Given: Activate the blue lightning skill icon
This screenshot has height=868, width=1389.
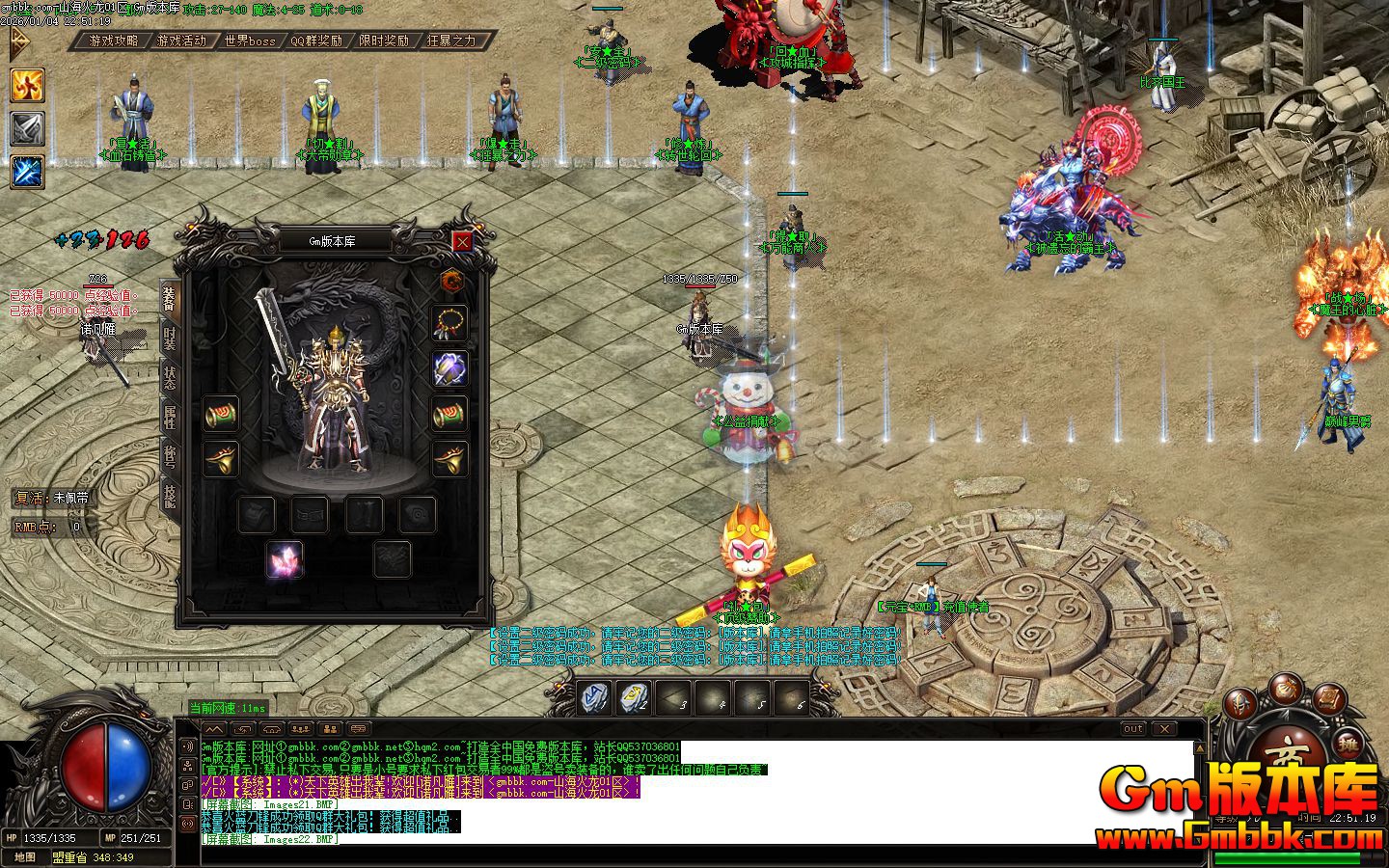Looking at the screenshot, I should [x=27, y=171].
